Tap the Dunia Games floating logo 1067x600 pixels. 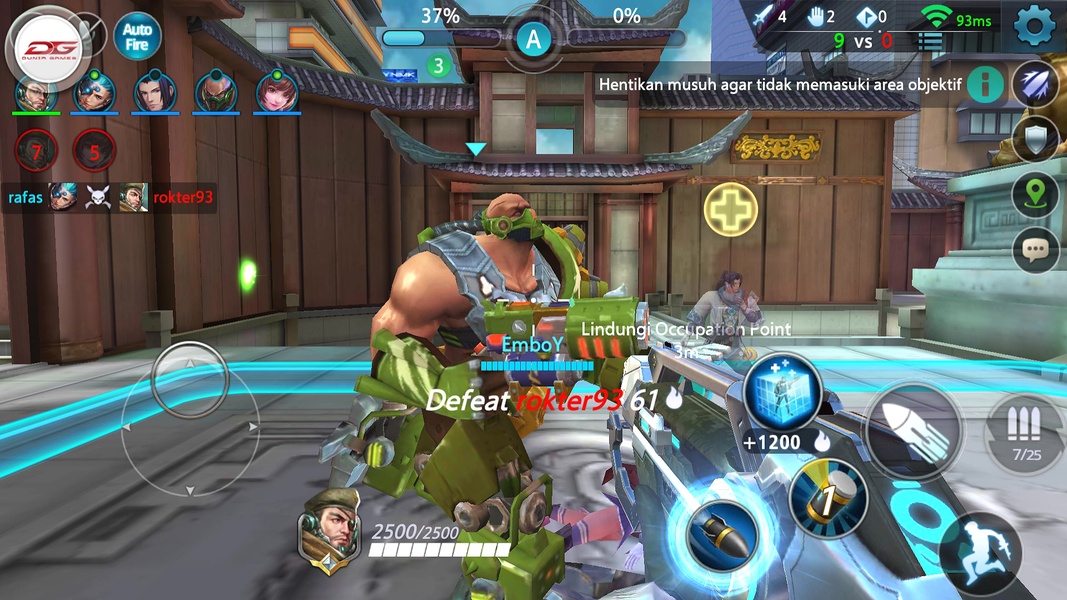[x=49, y=46]
